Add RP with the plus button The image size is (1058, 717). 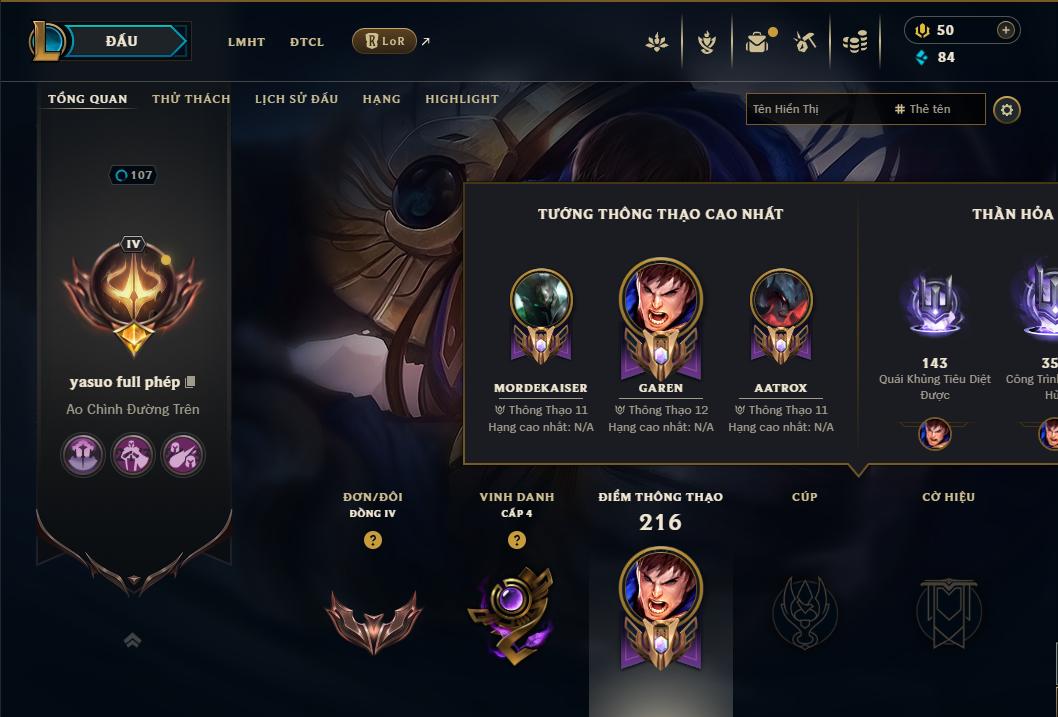point(1005,30)
